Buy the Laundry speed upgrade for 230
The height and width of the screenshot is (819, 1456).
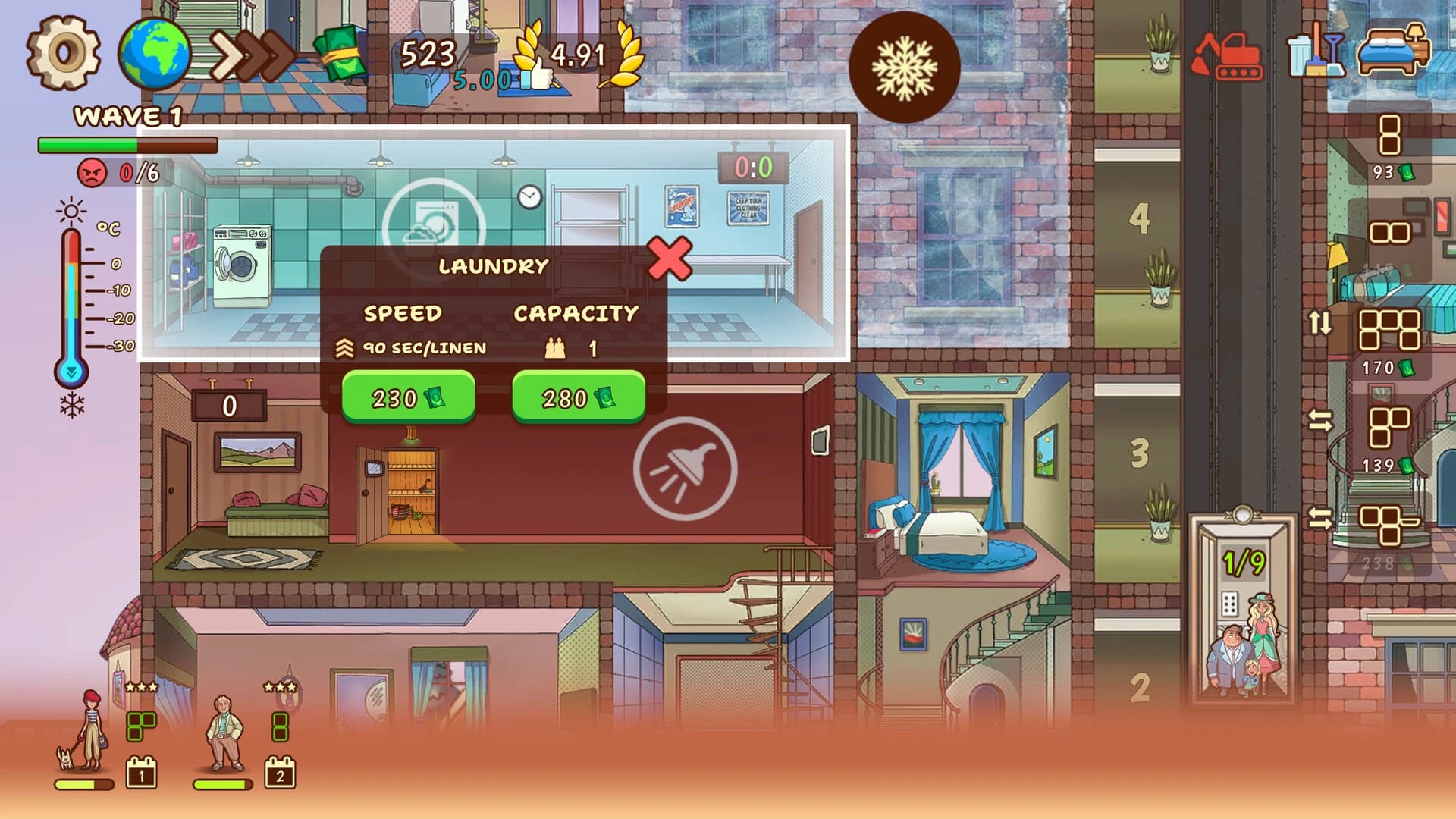(408, 397)
